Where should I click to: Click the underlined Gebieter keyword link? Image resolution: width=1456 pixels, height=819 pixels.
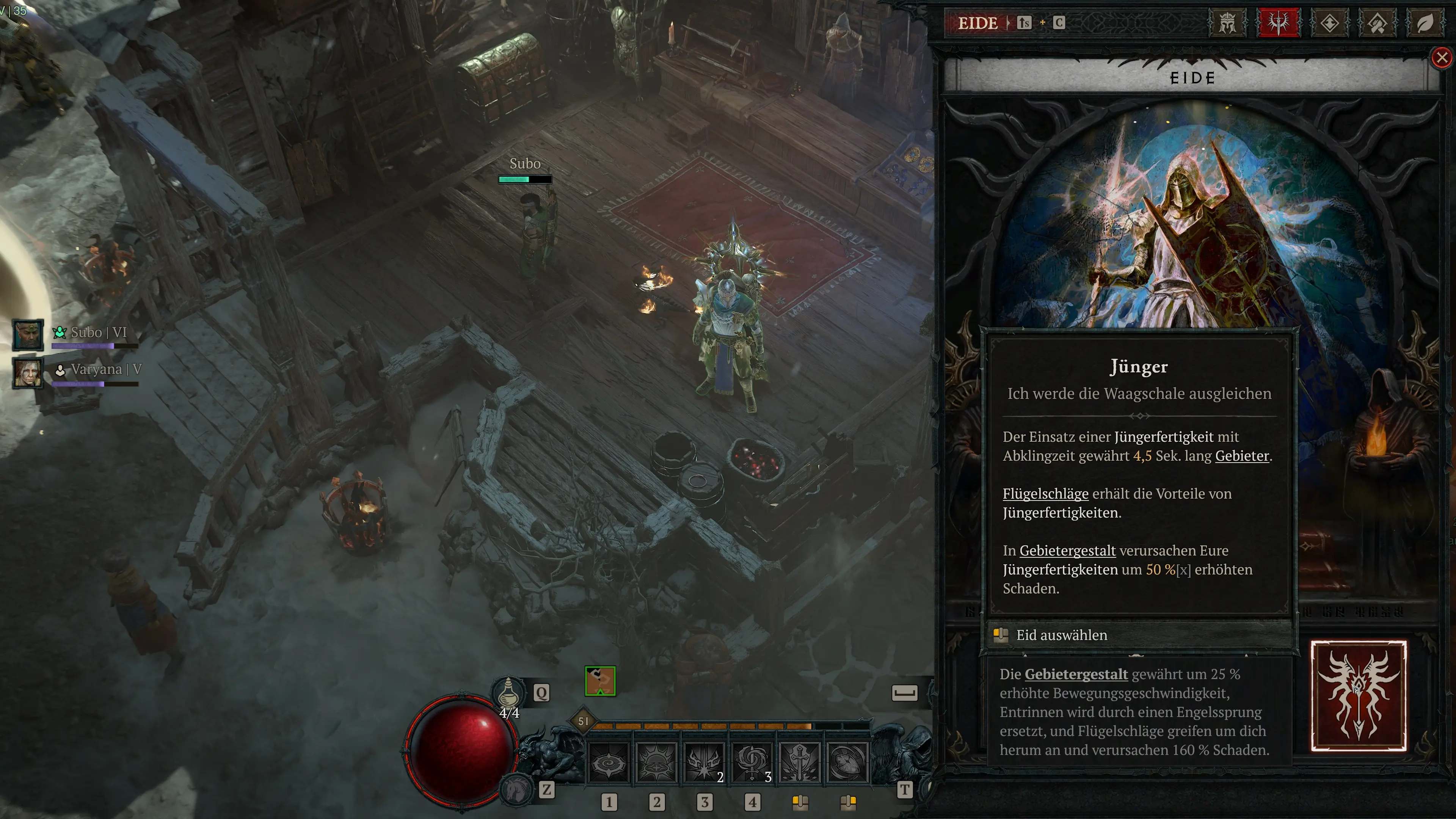(x=1242, y=456)
